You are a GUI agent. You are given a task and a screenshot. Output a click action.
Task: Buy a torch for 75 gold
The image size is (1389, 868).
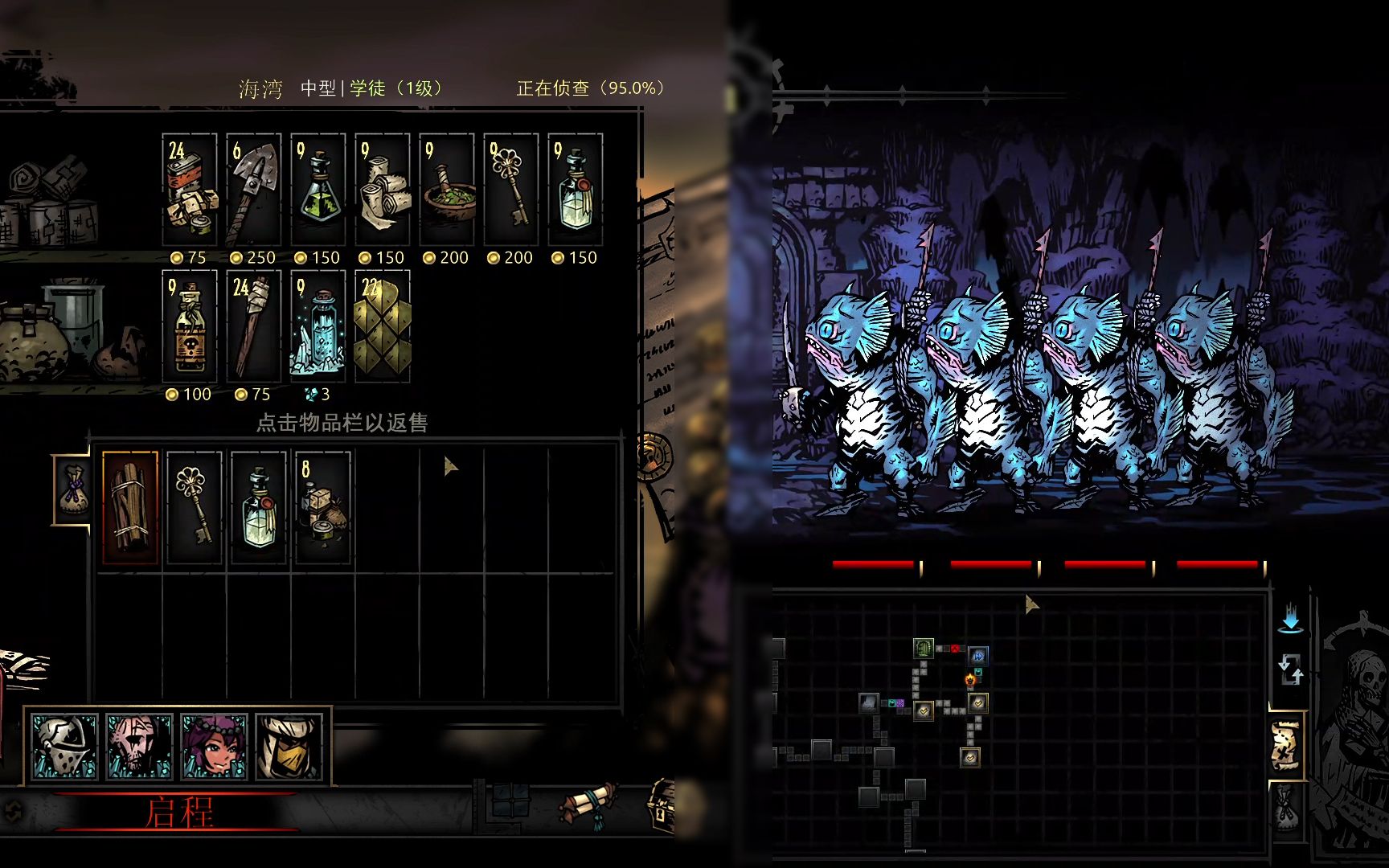click(x=254, y=326)
